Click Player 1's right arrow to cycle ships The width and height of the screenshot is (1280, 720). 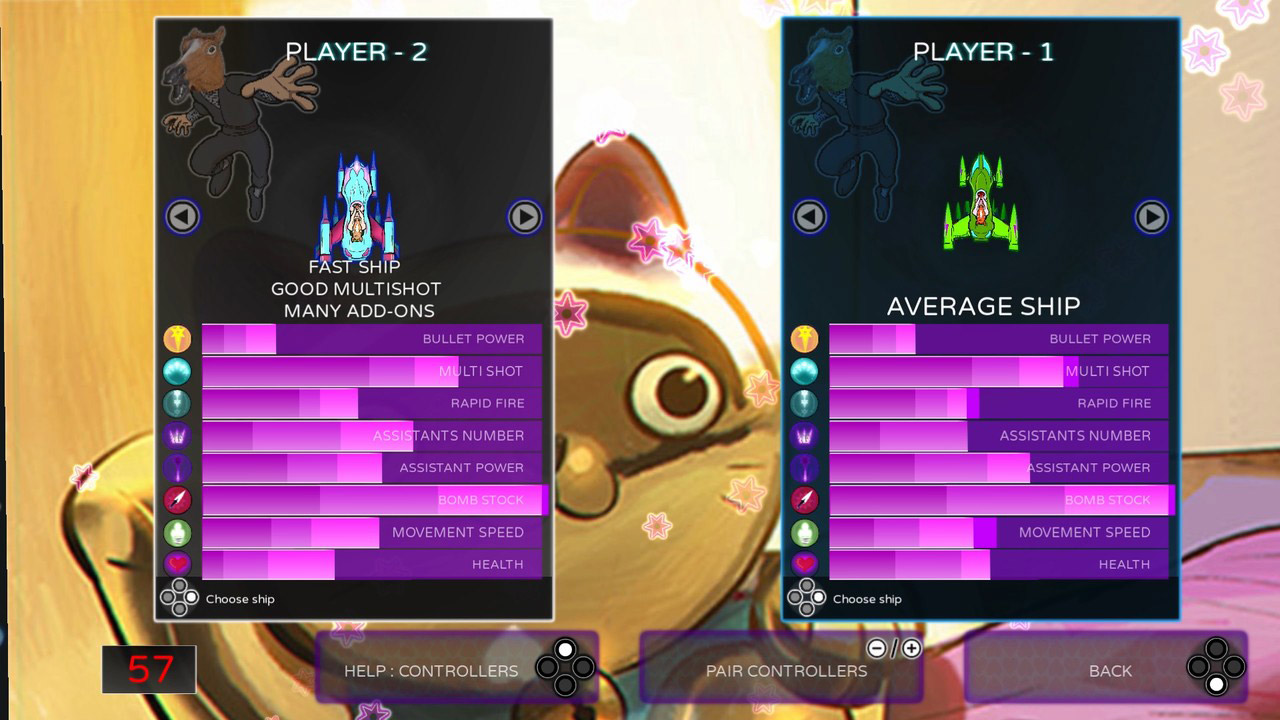coord(1151,217)
